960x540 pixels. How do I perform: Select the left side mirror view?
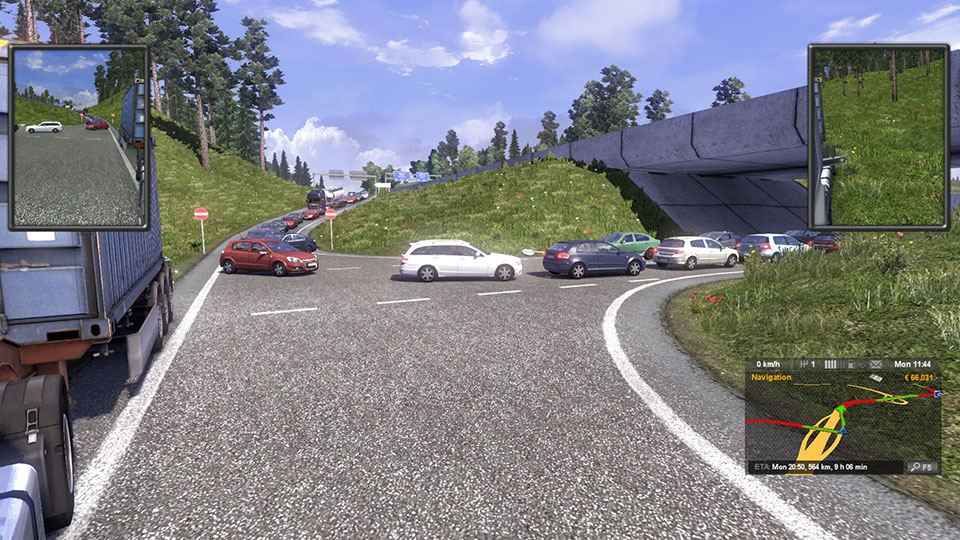(x=78, y=136)
